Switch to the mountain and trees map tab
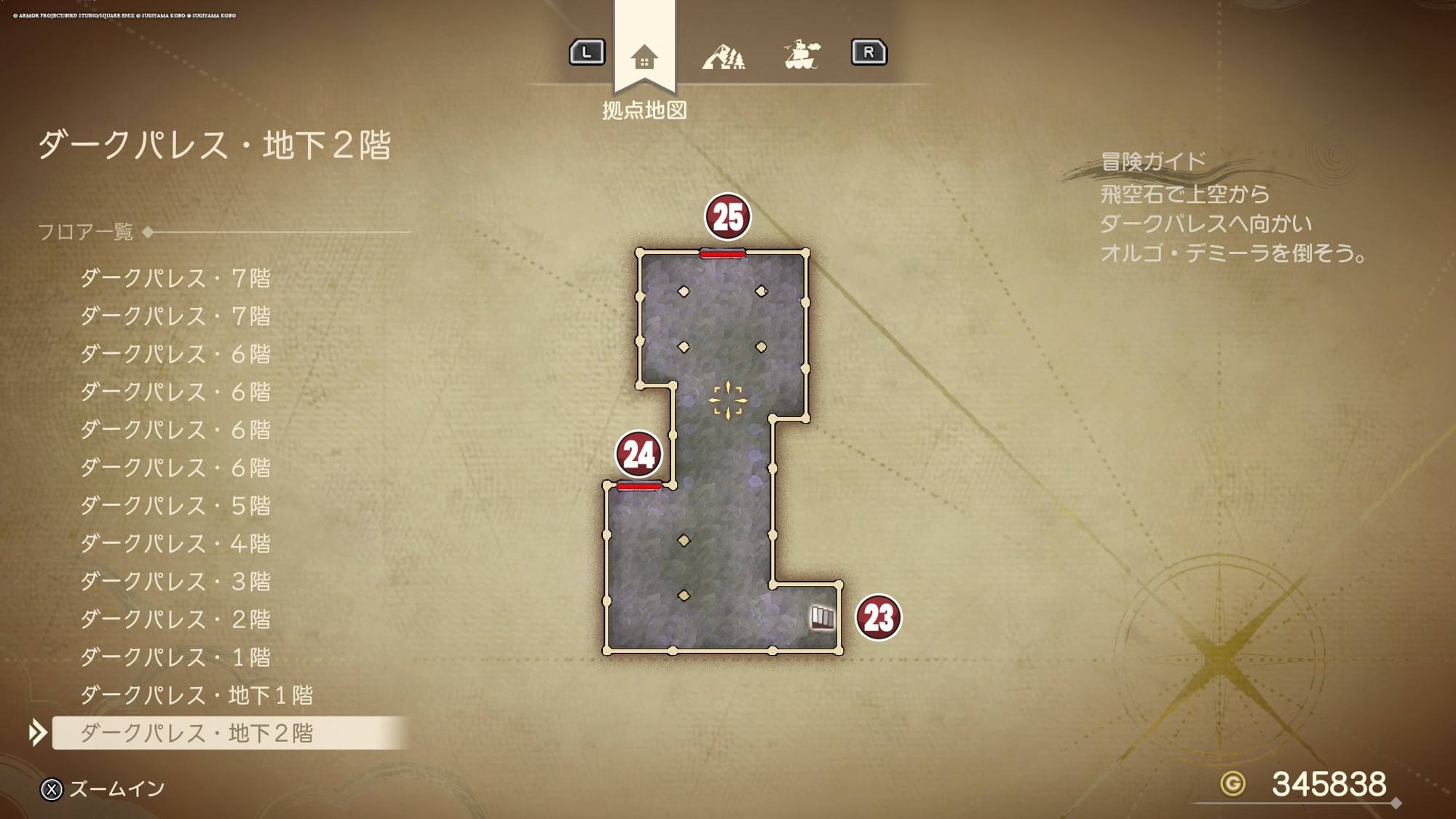This screenshot has width=1456, height=819. pyautogui.click(x=723, y=56)
